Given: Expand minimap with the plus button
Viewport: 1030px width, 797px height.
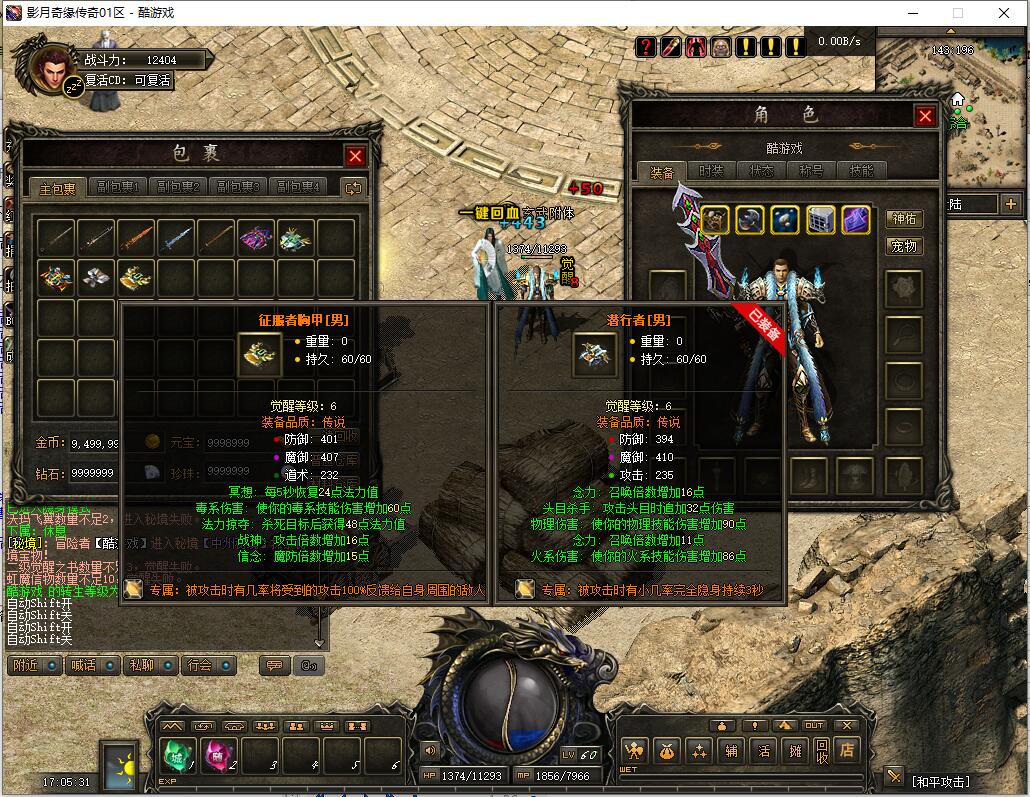Looking at the screenshot, I should click(1010, 204).
